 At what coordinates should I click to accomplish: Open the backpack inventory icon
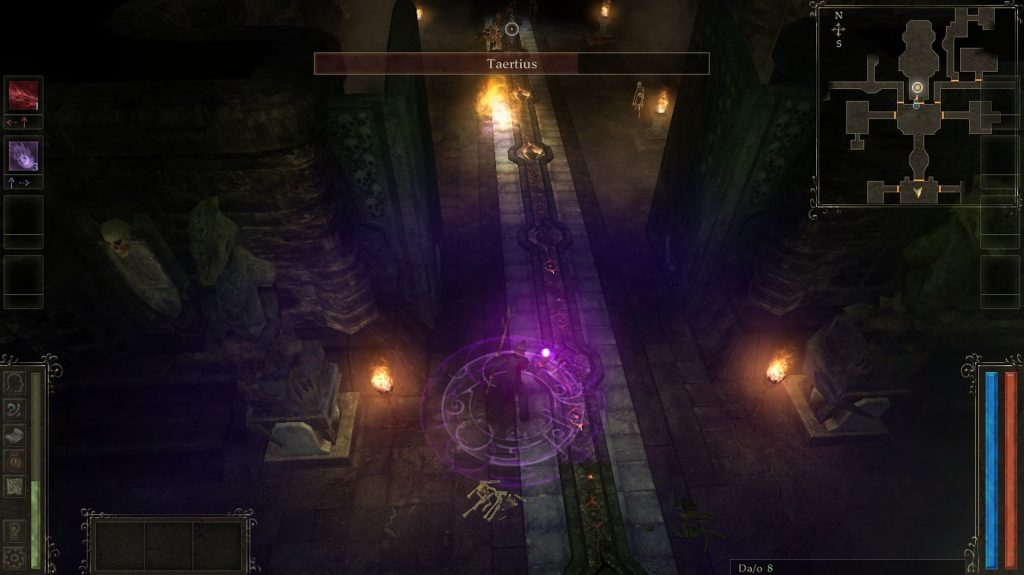(15, 460)
